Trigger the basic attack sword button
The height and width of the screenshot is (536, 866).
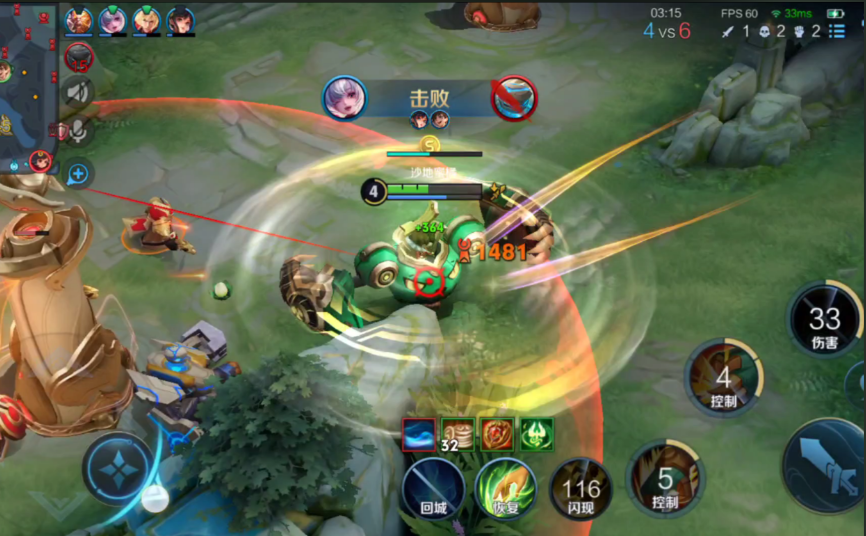tap(824, 464)
